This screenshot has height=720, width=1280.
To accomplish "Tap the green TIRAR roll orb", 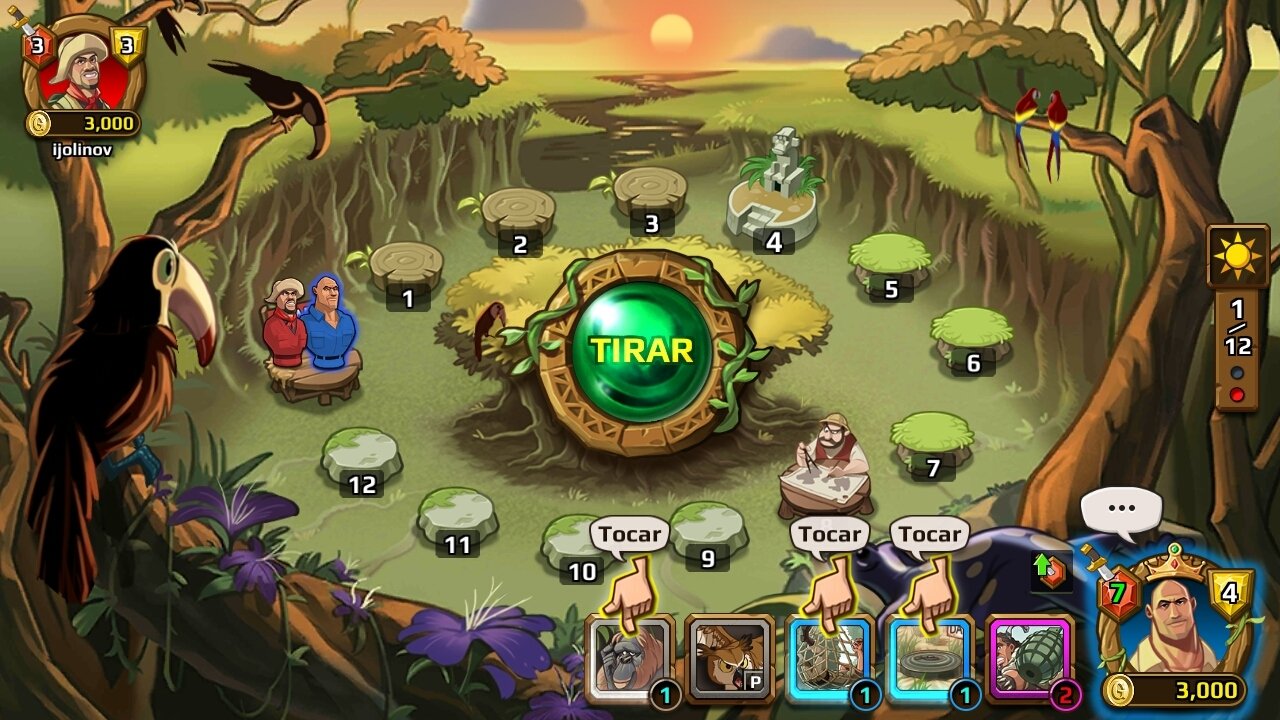I will pyautogui.click(x=641, y=351).
